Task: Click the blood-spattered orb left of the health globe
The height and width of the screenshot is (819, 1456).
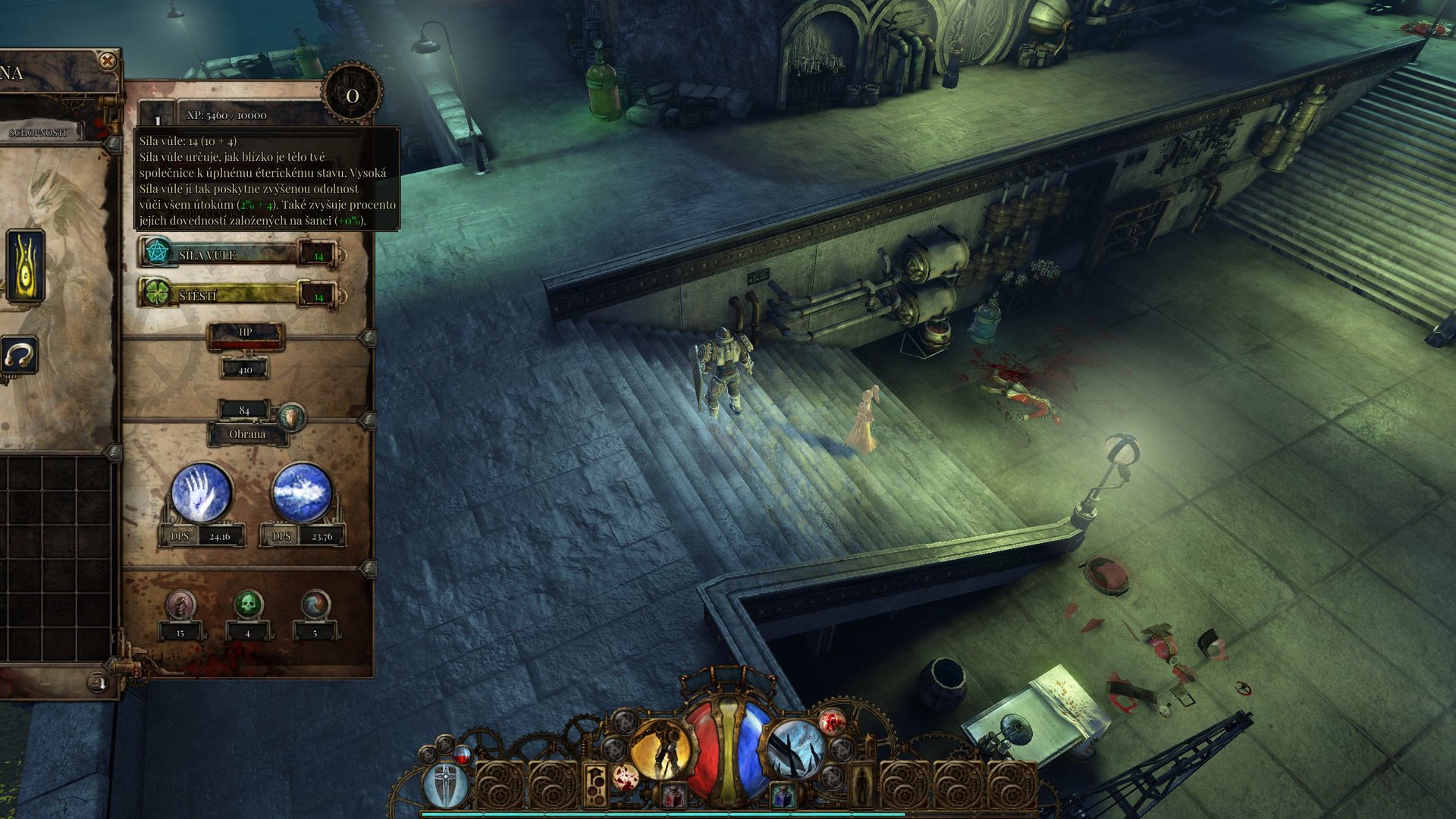Action: pos(625,777)
